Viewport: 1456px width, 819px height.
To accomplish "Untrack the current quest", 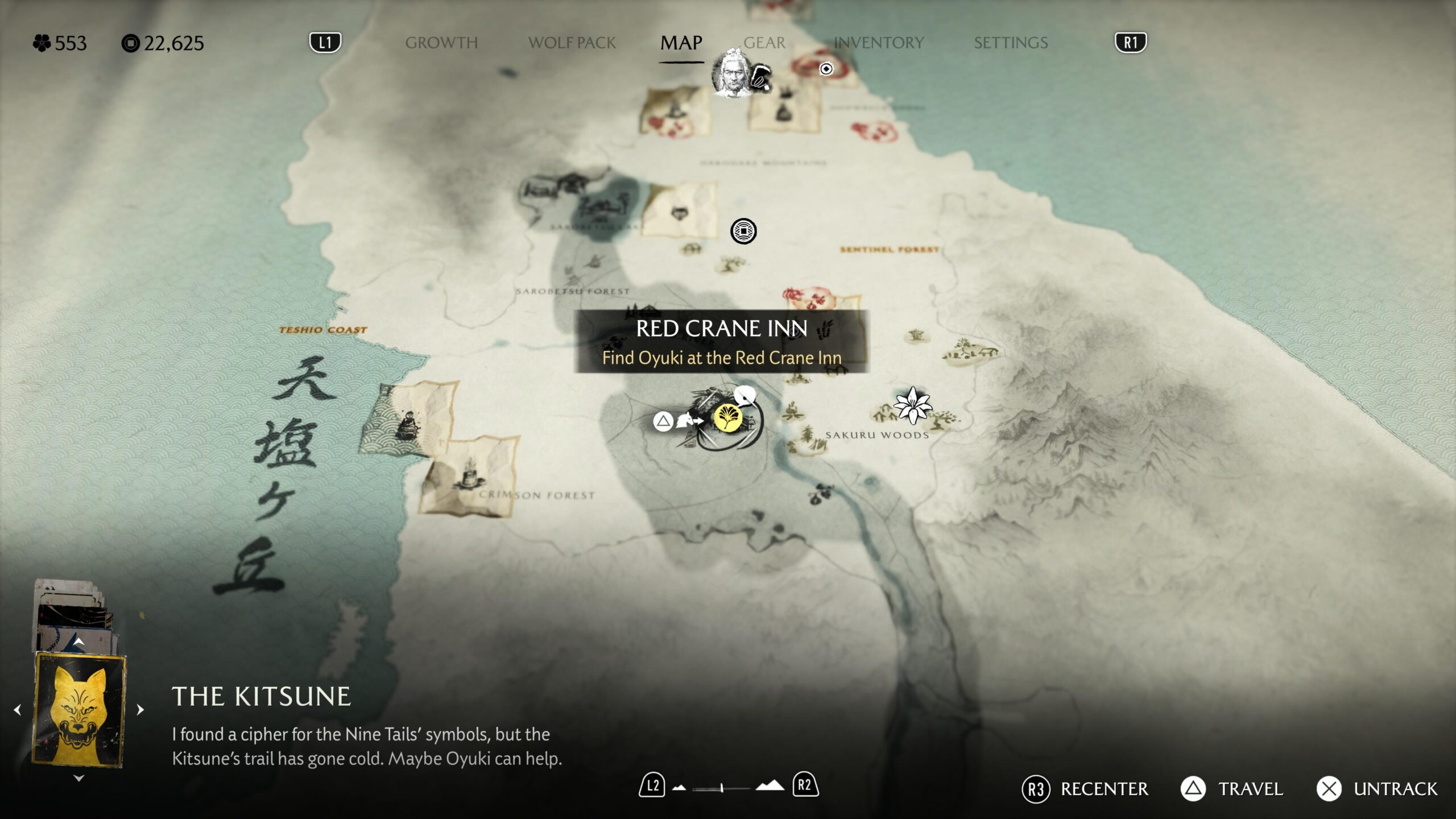I will coord(1377,789).
